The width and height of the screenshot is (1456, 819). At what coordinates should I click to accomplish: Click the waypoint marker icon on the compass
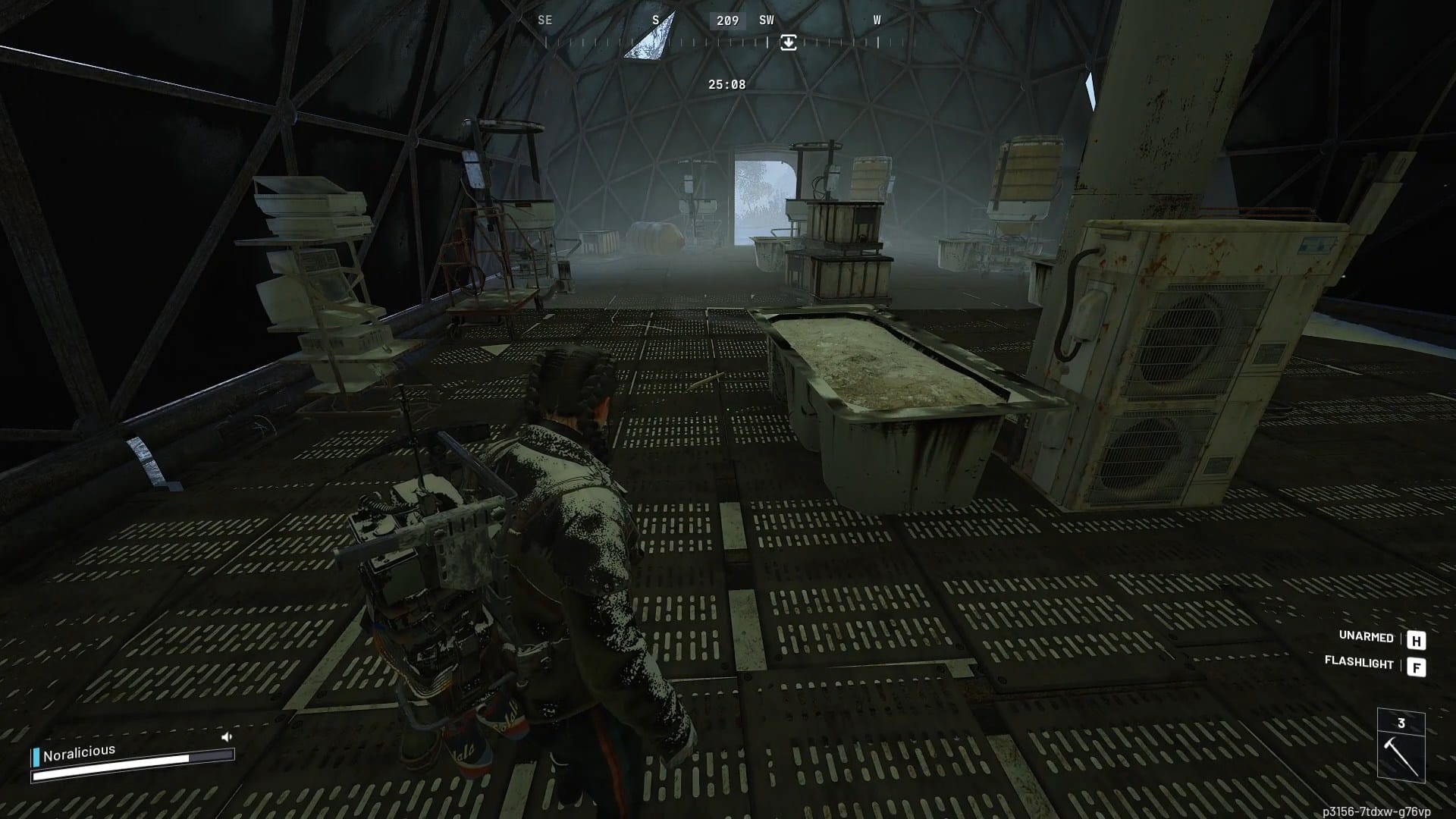click(789, 43)
